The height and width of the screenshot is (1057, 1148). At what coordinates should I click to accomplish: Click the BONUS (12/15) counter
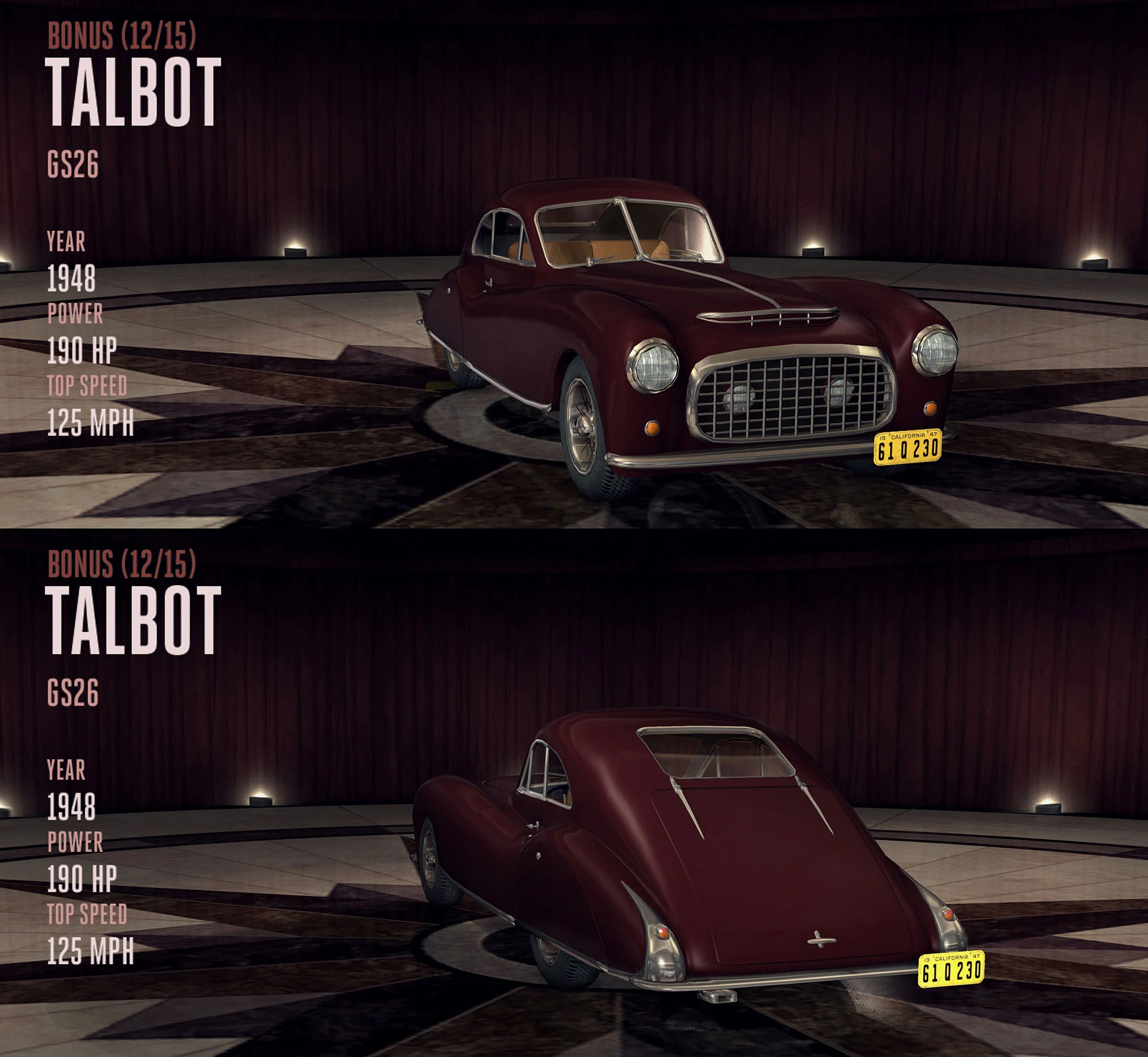click(123, 36)
